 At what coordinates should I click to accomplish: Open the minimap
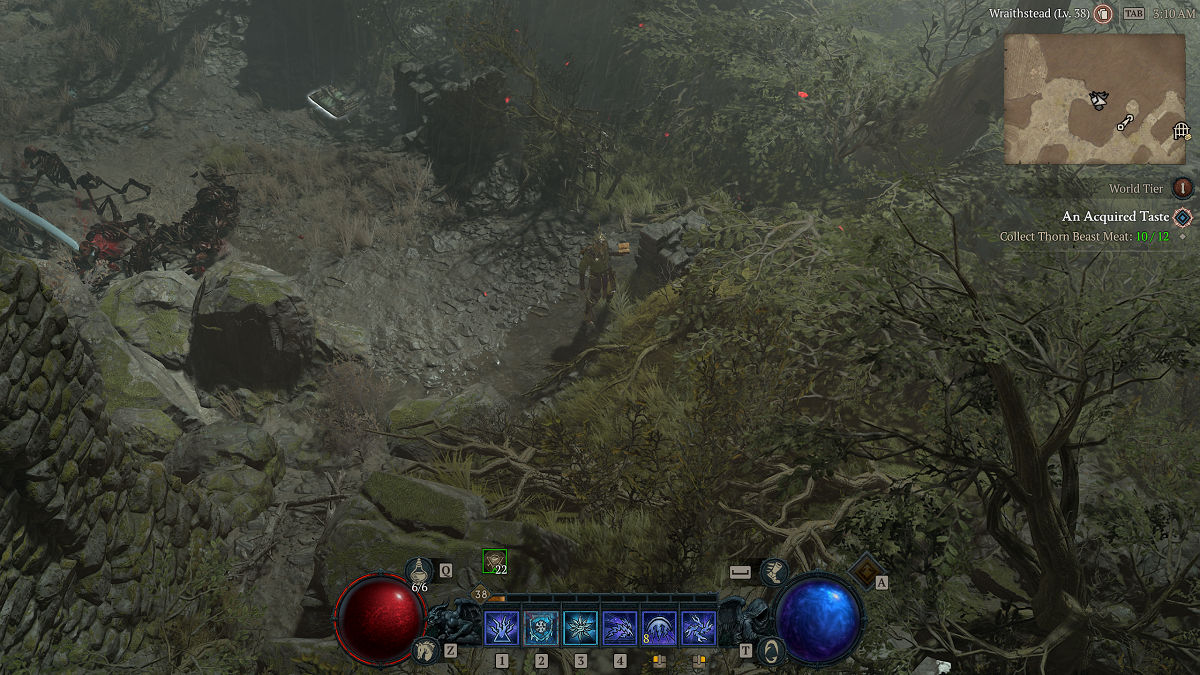tap(1094, 98)
